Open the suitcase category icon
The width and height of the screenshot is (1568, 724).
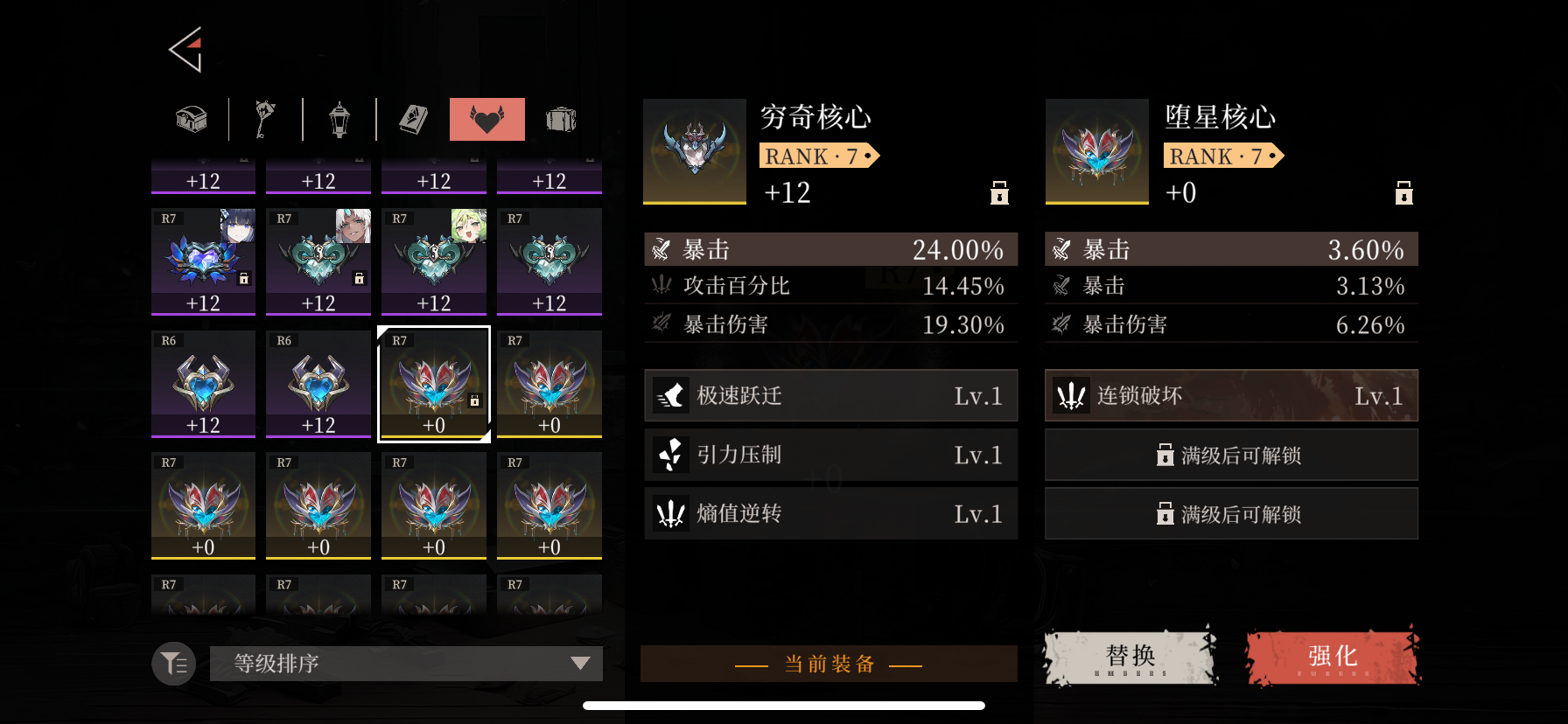click(561, 119)
